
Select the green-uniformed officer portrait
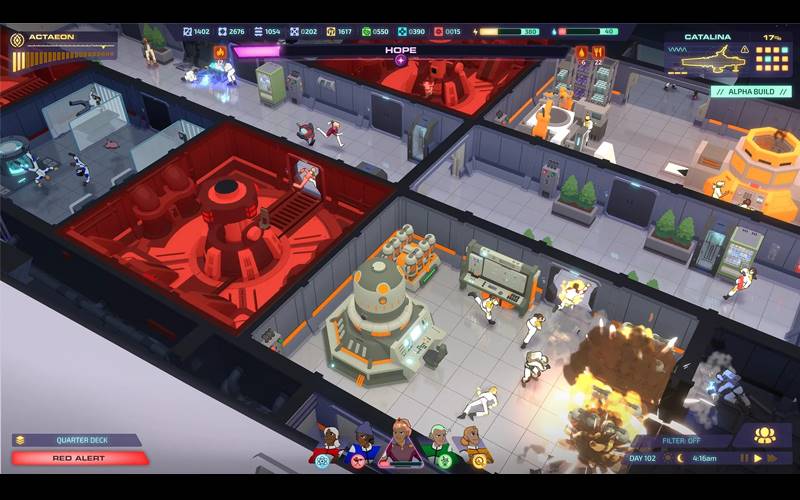[438, 442]
